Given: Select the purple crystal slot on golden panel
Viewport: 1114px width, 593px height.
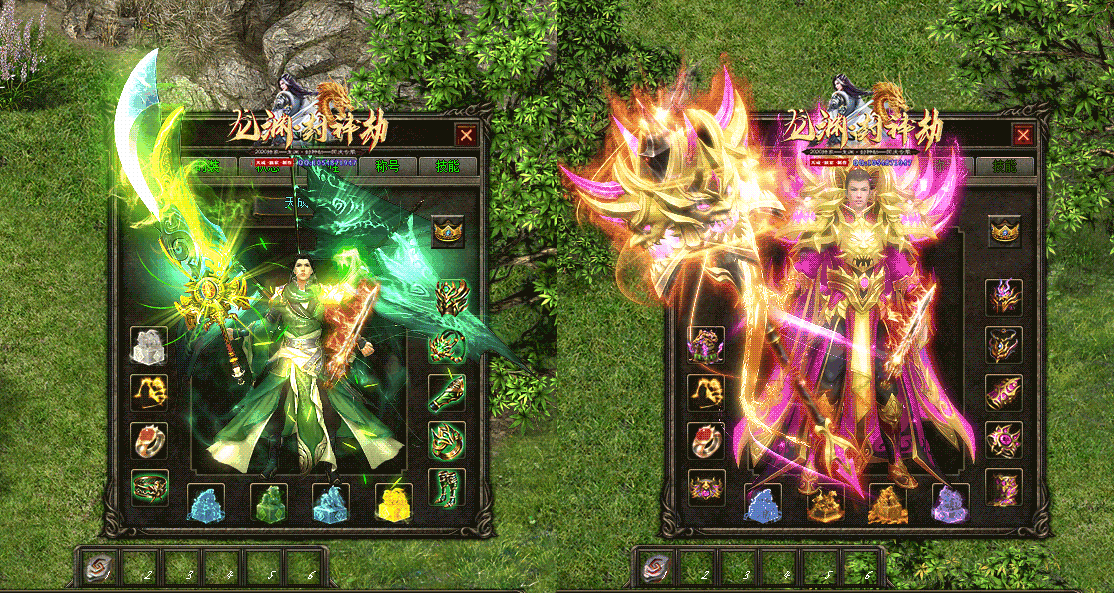Looking at the screenshot, I should coord(950,502).
